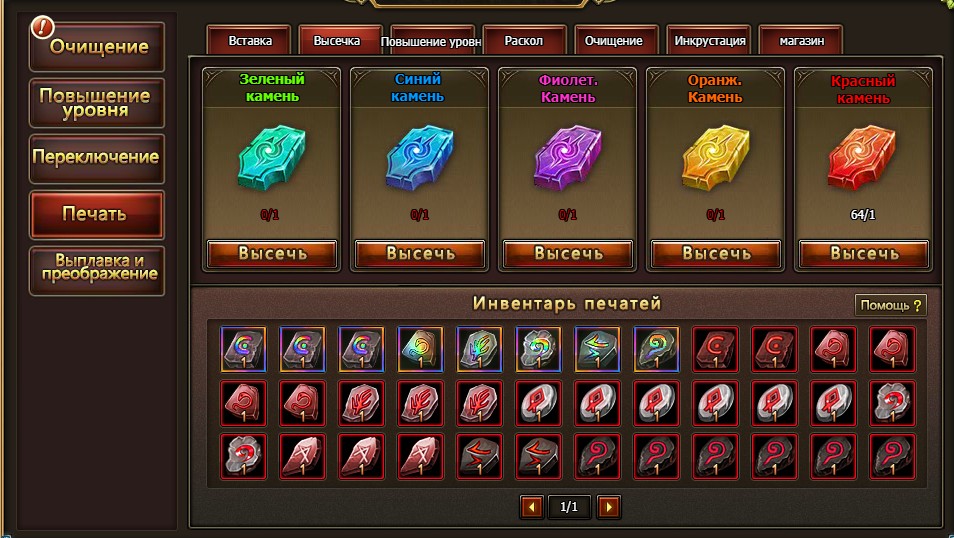The width and height of the screenshot is (954, 538).
Task: Click Высечь under the red stone
Action: pos(864,253)
